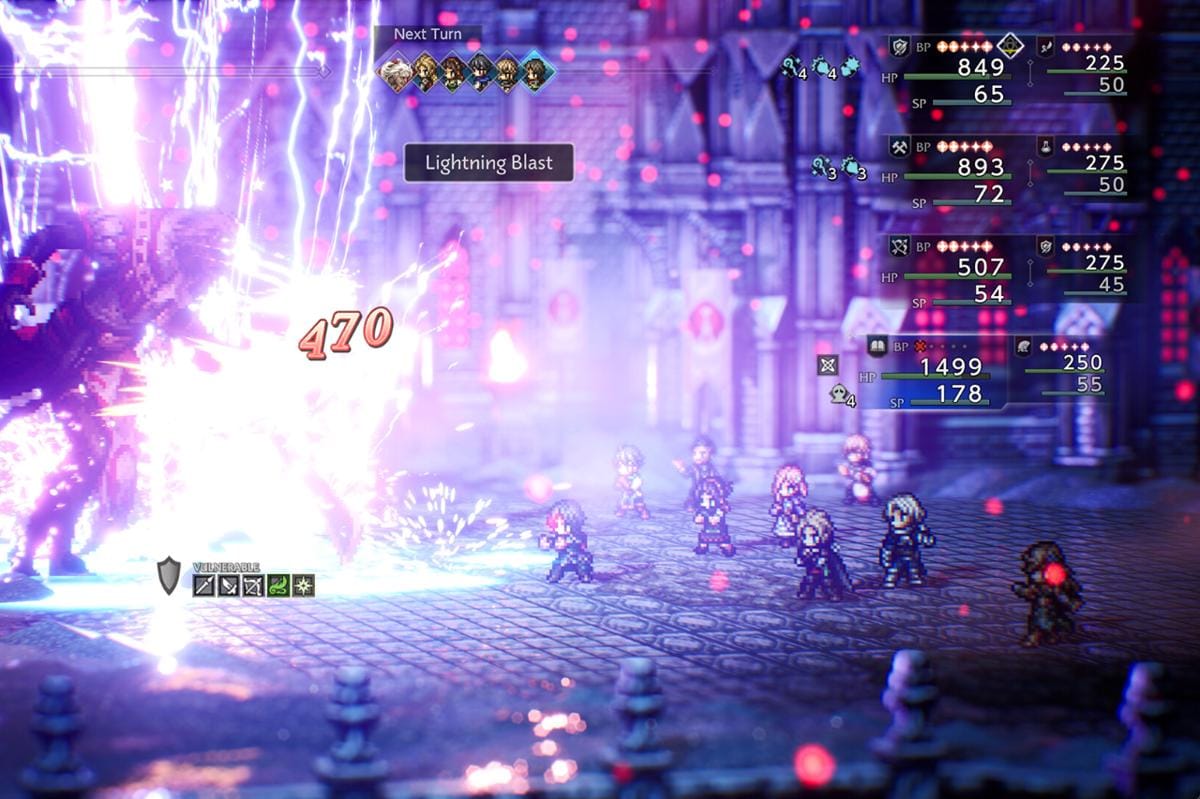Select the dagger weakness icon

(229, 586)
